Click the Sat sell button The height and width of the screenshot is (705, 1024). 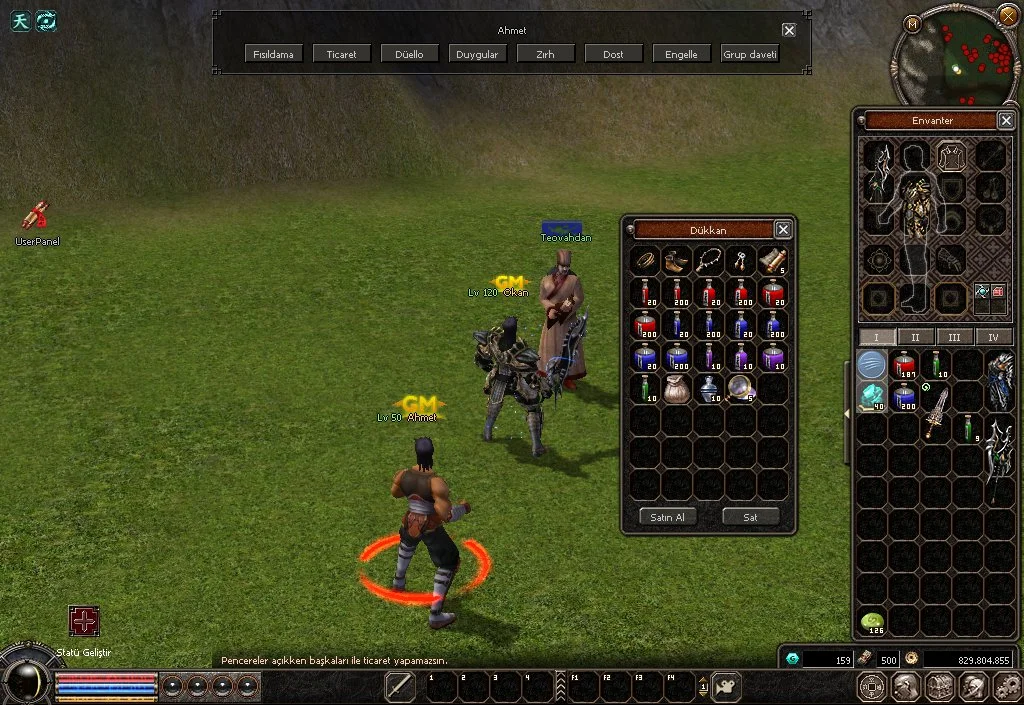pos(750,517)
